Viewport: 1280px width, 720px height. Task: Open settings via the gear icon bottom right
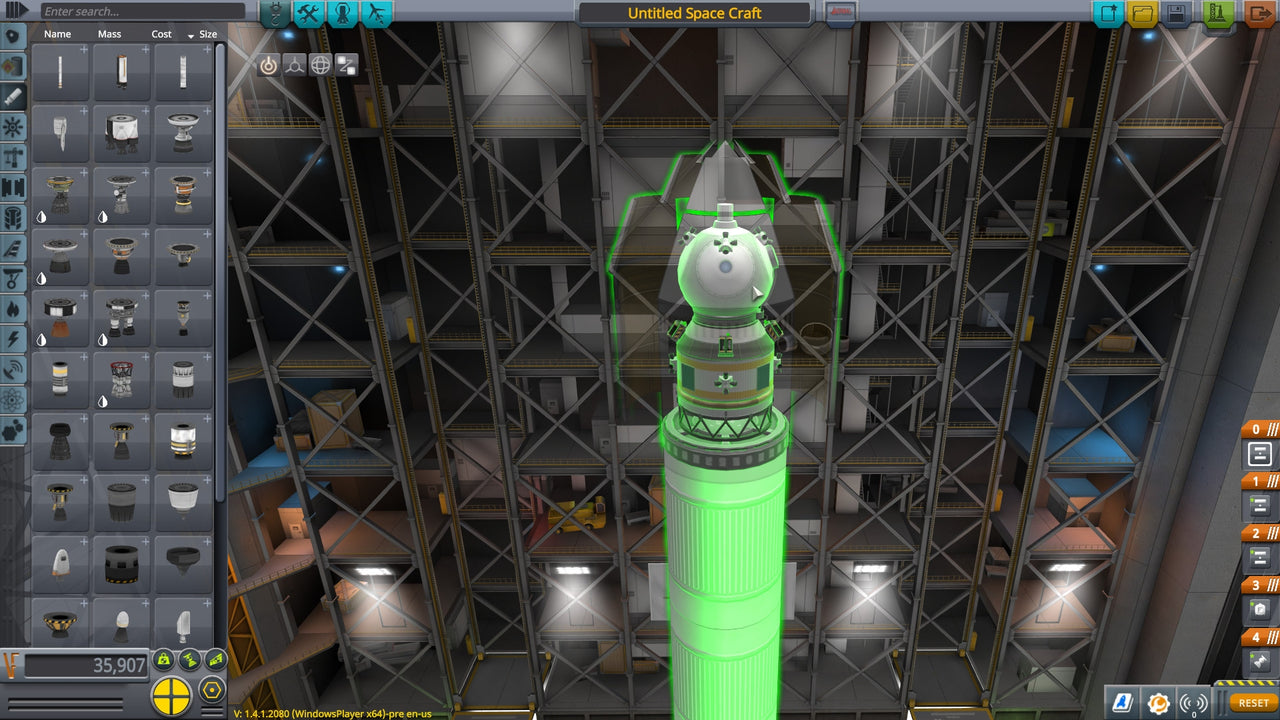[1158, 702]
